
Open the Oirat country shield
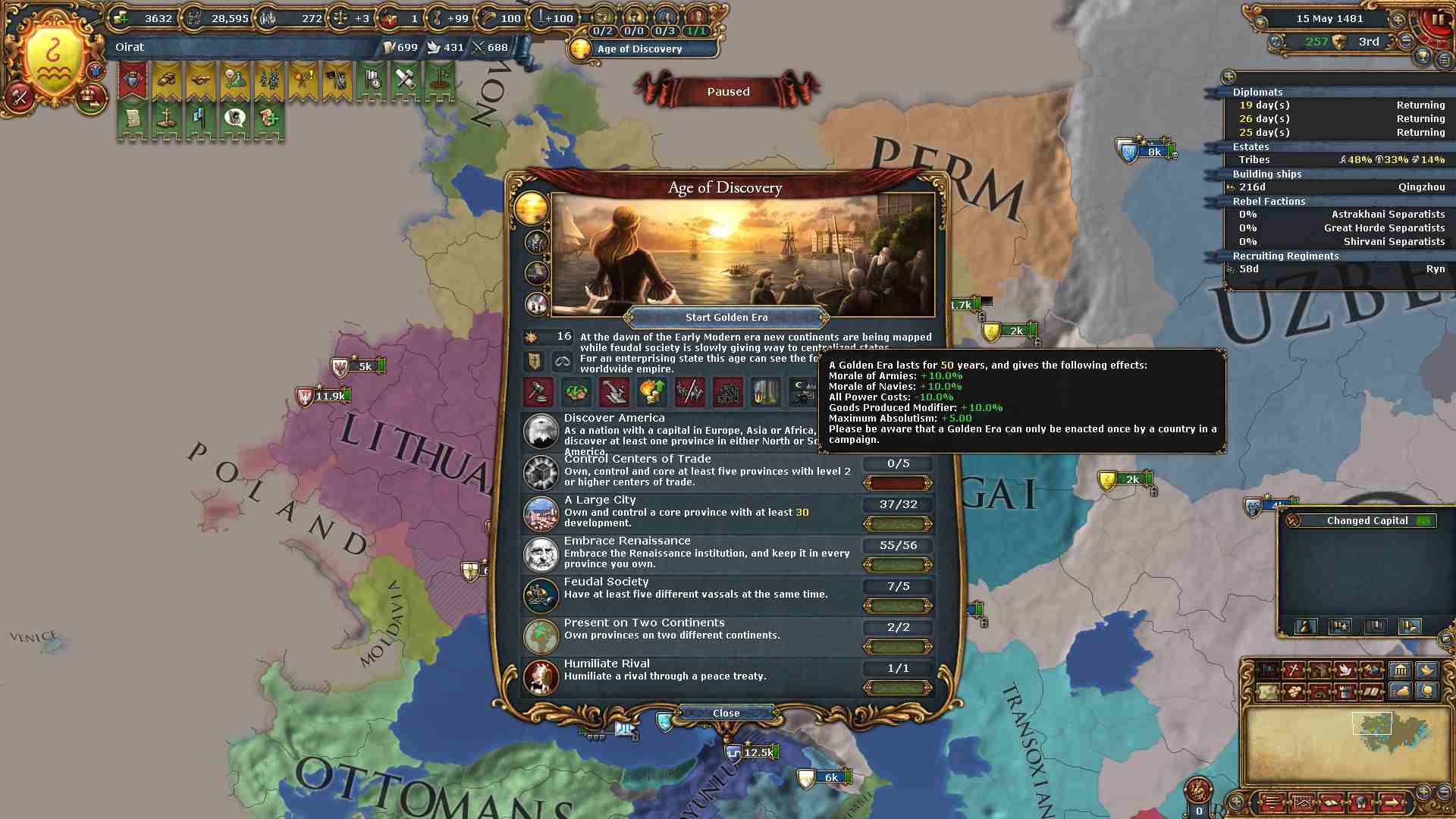tap(54, 58)
